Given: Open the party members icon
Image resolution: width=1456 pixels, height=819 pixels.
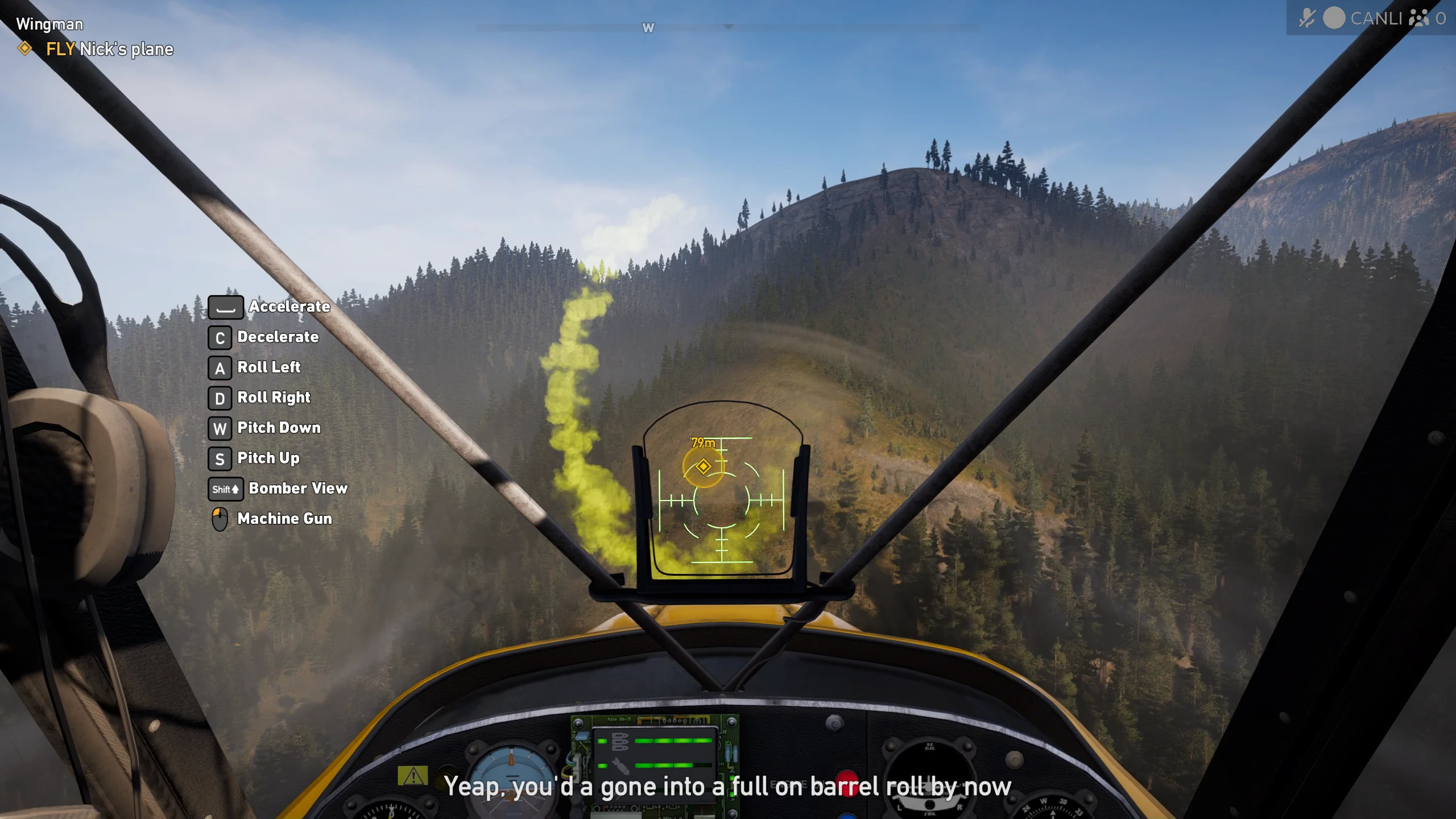Looking at the screenshot, I should point(1418,18).
